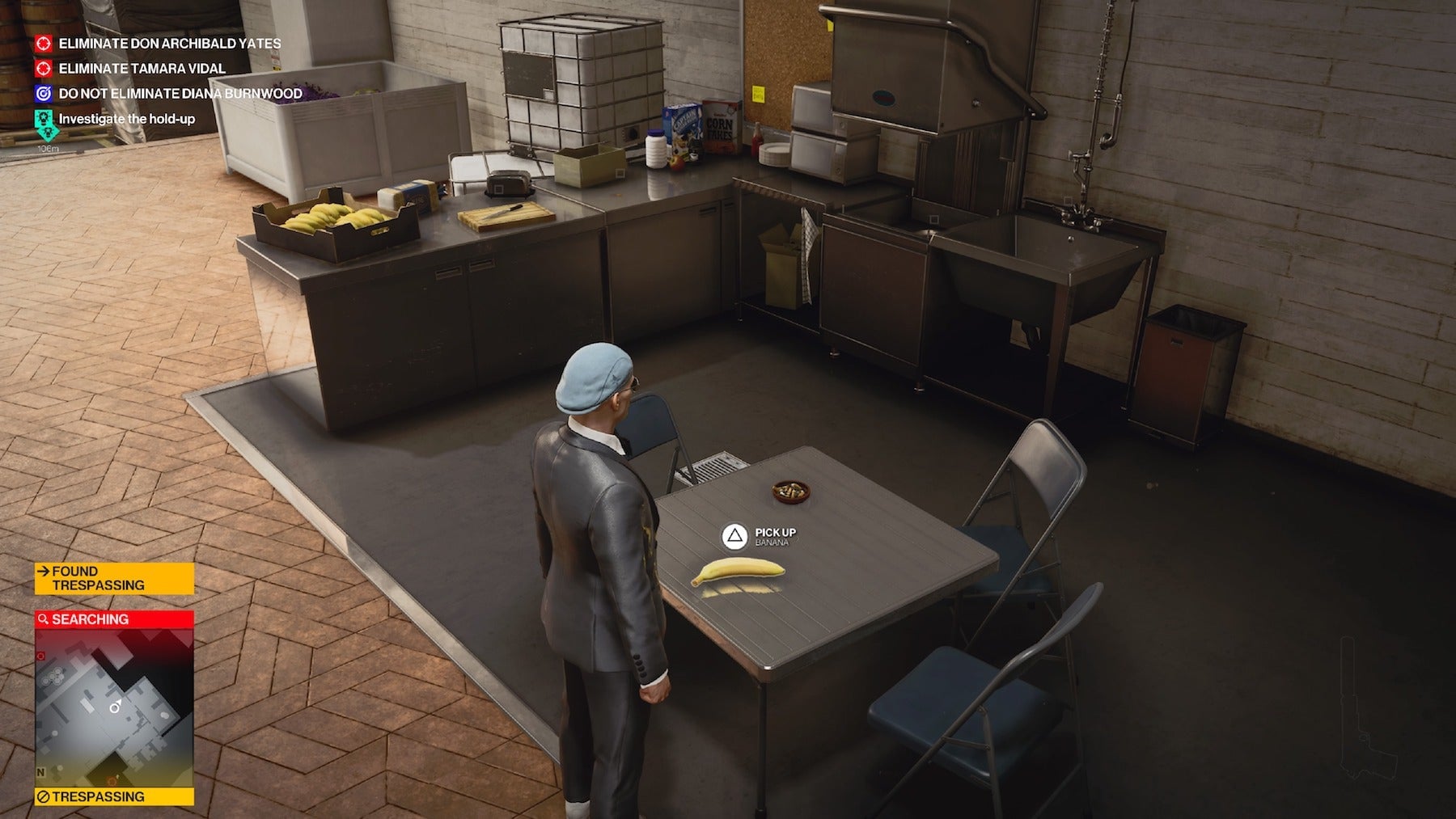
Task: Click the red target icon beside Eliminate Don Archibald Yates
Action: pos(44,43)
